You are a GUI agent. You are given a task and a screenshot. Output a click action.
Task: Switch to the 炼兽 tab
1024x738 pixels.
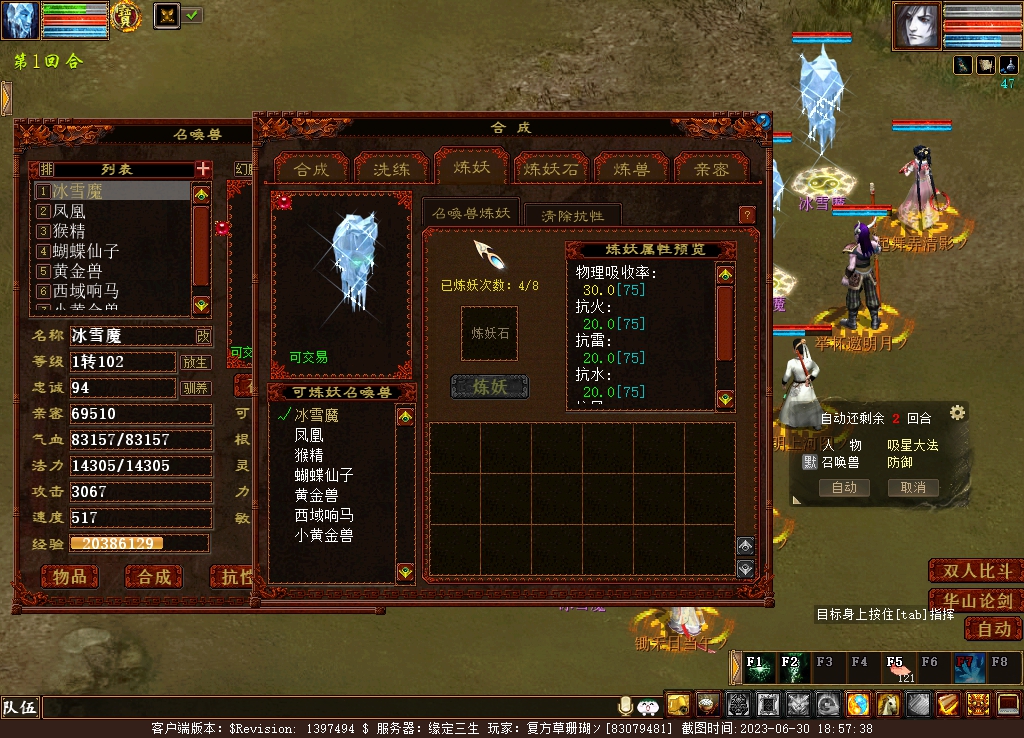(631, 169)
